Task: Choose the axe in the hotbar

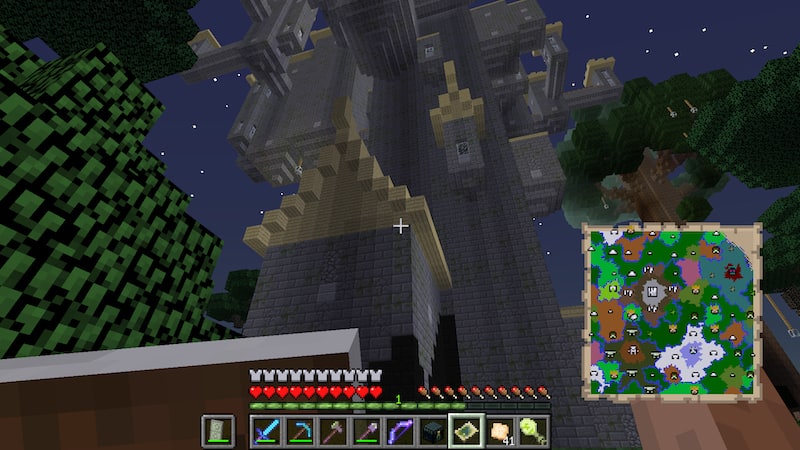Action: pyautogui.click(x=333, y=431)
